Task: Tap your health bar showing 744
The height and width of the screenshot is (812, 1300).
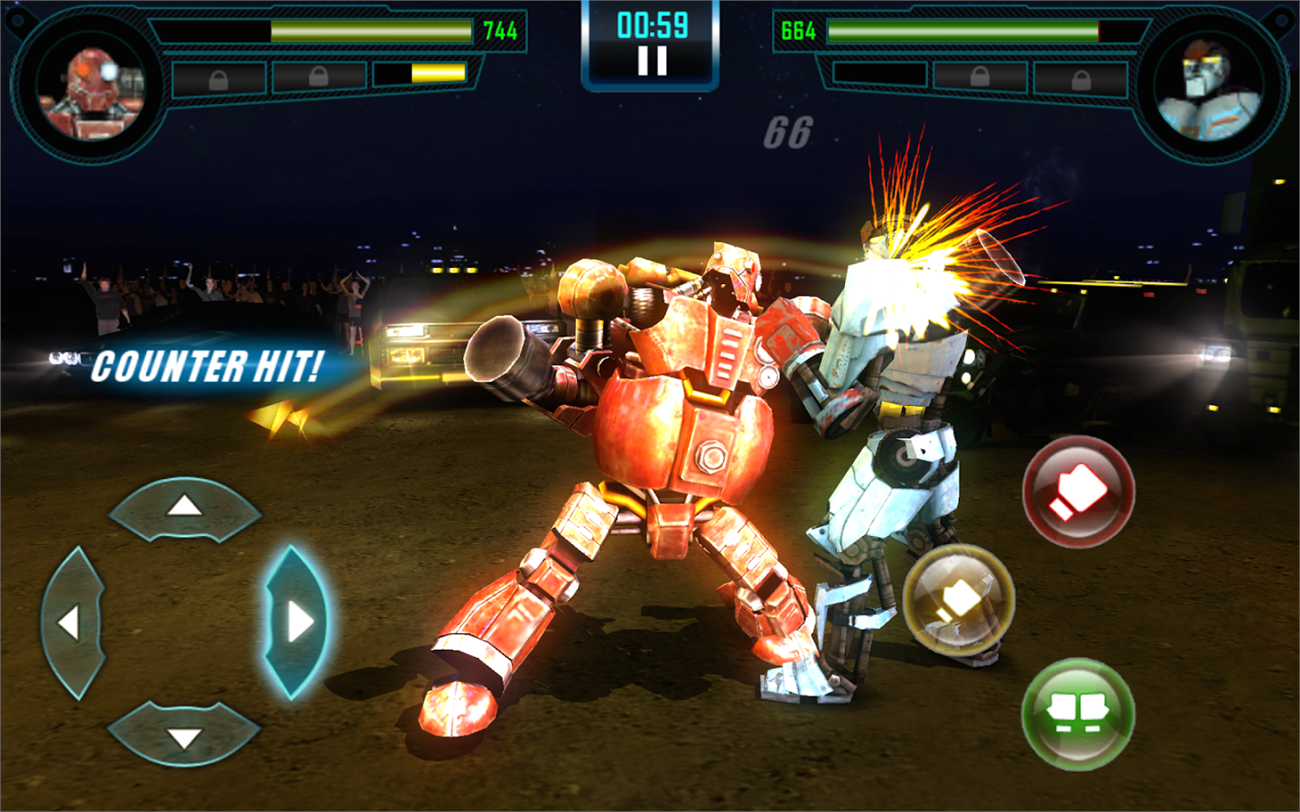Action: [370, 30]
